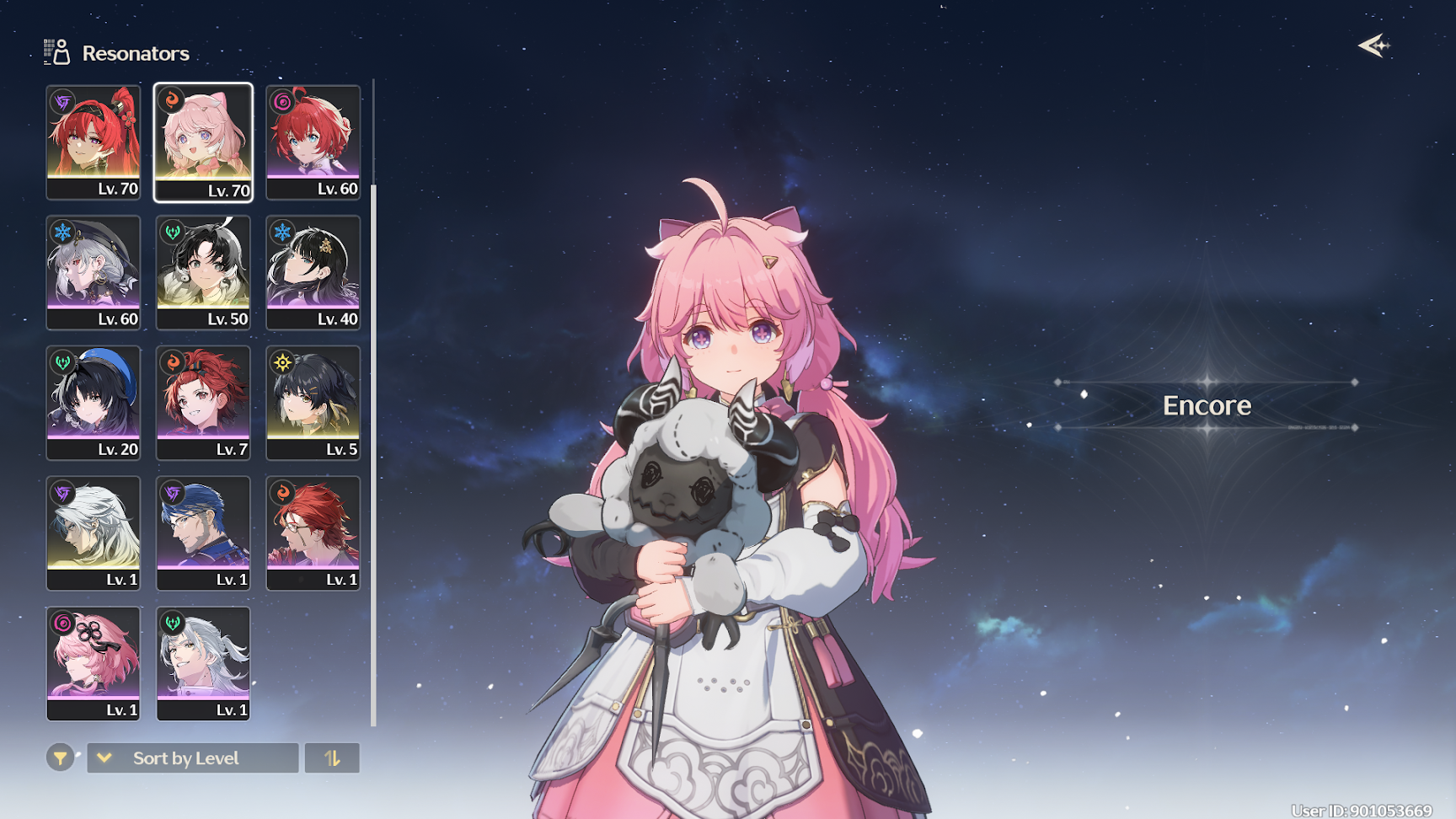Choose Encore's pink-haired Lv. 70 portrait

[x=203, y=142]
